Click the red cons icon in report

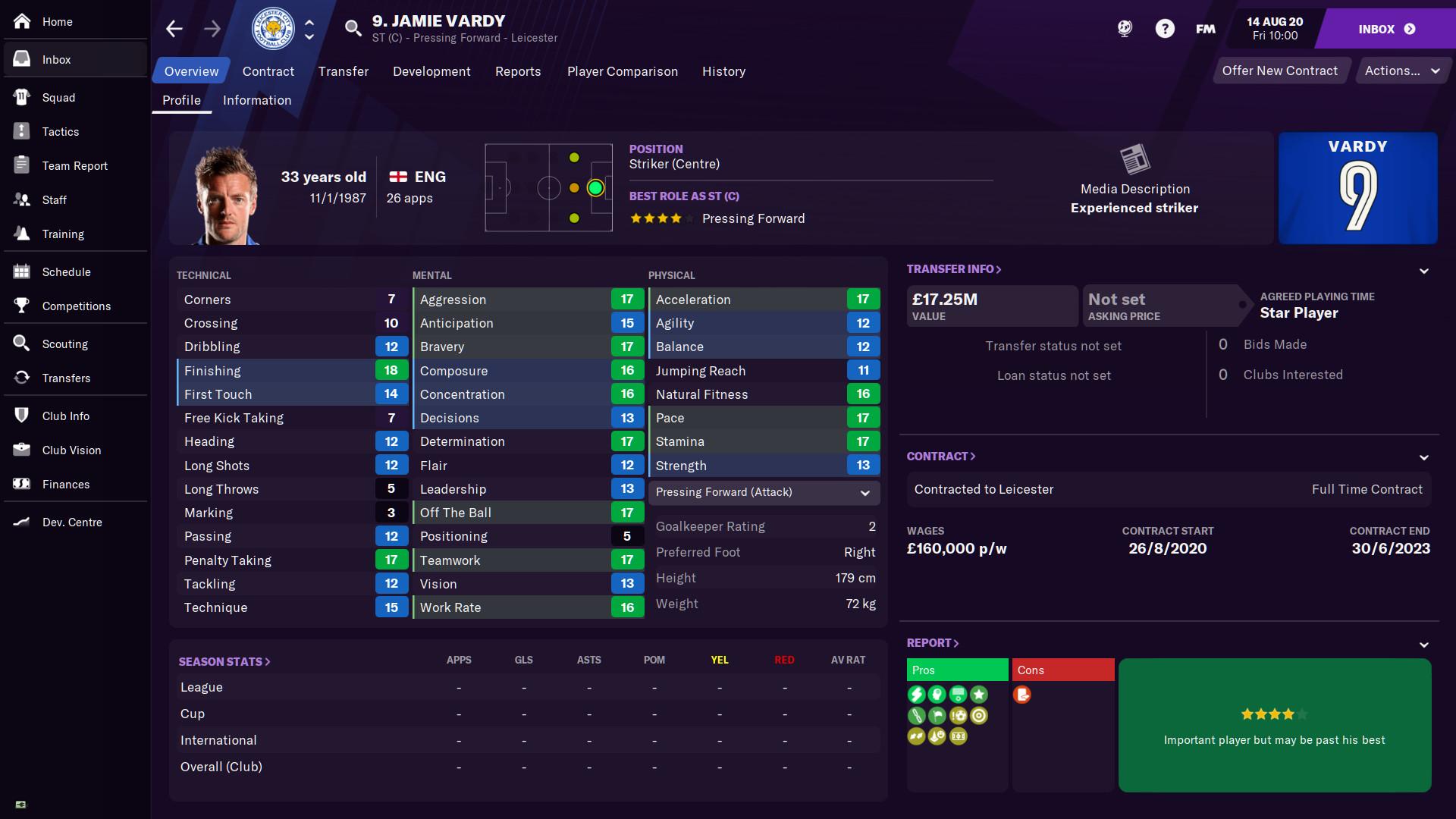coord(1024,694)
